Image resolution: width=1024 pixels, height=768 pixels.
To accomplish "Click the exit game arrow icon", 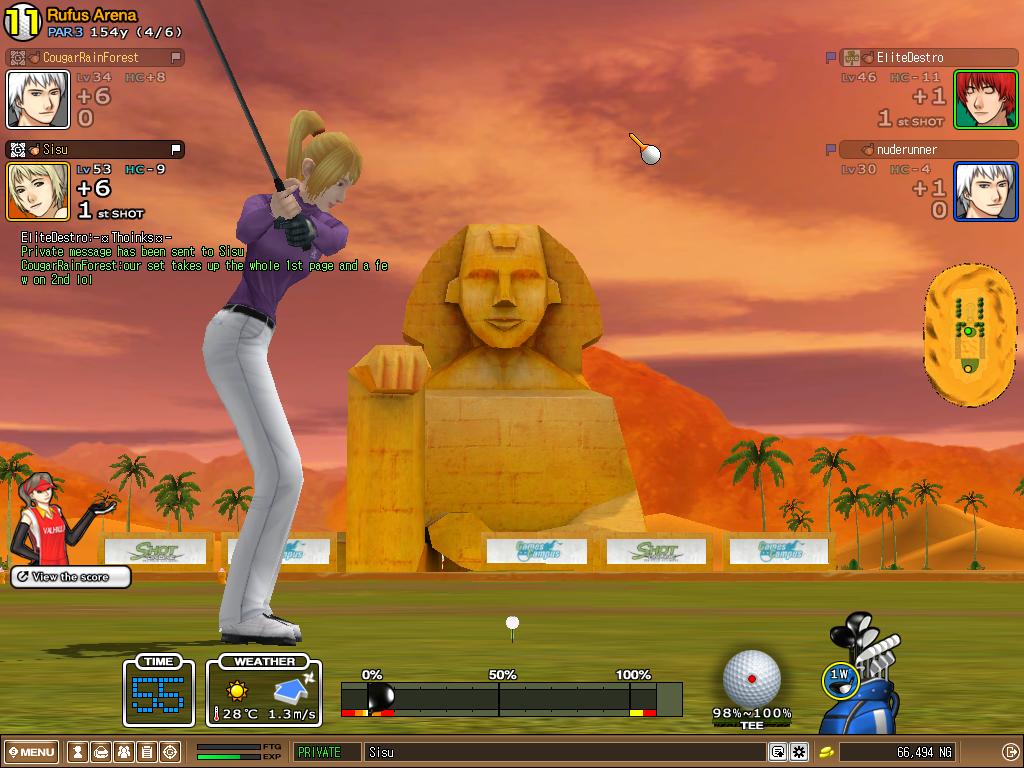I will point(1009,752).
